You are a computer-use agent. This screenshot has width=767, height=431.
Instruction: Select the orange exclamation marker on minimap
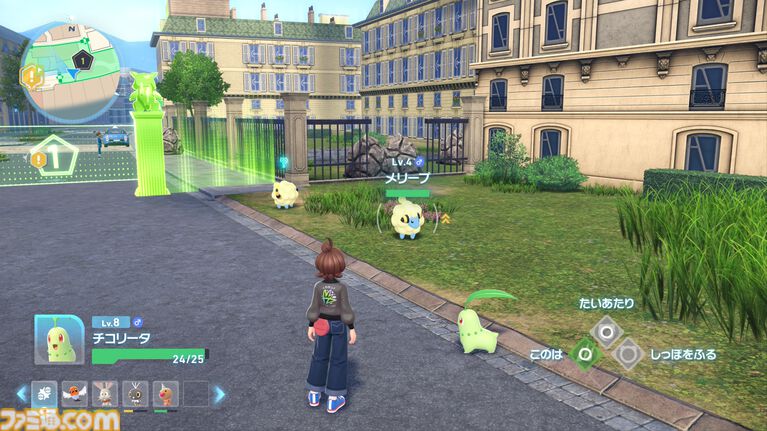click(31, 74)
